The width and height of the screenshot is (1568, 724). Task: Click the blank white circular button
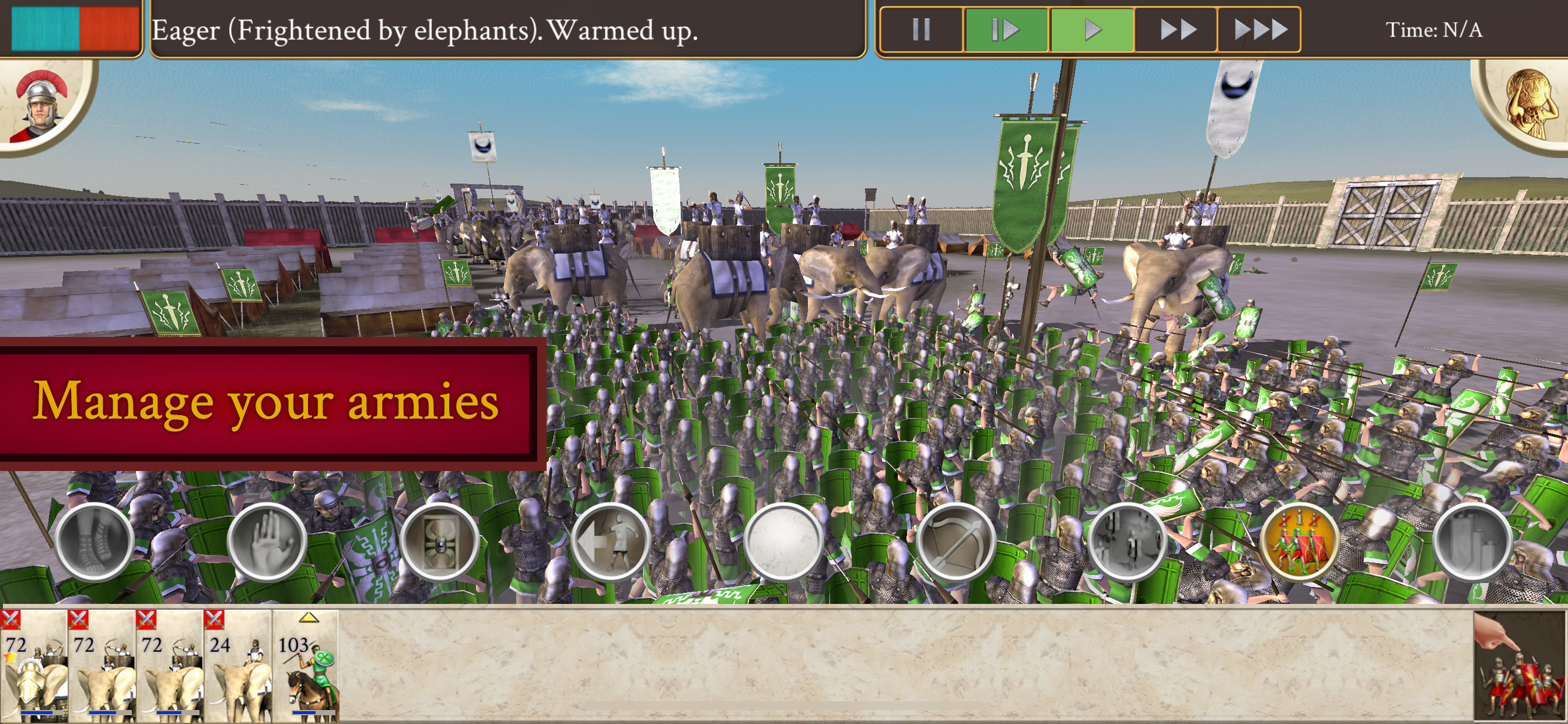coord(783,542)
